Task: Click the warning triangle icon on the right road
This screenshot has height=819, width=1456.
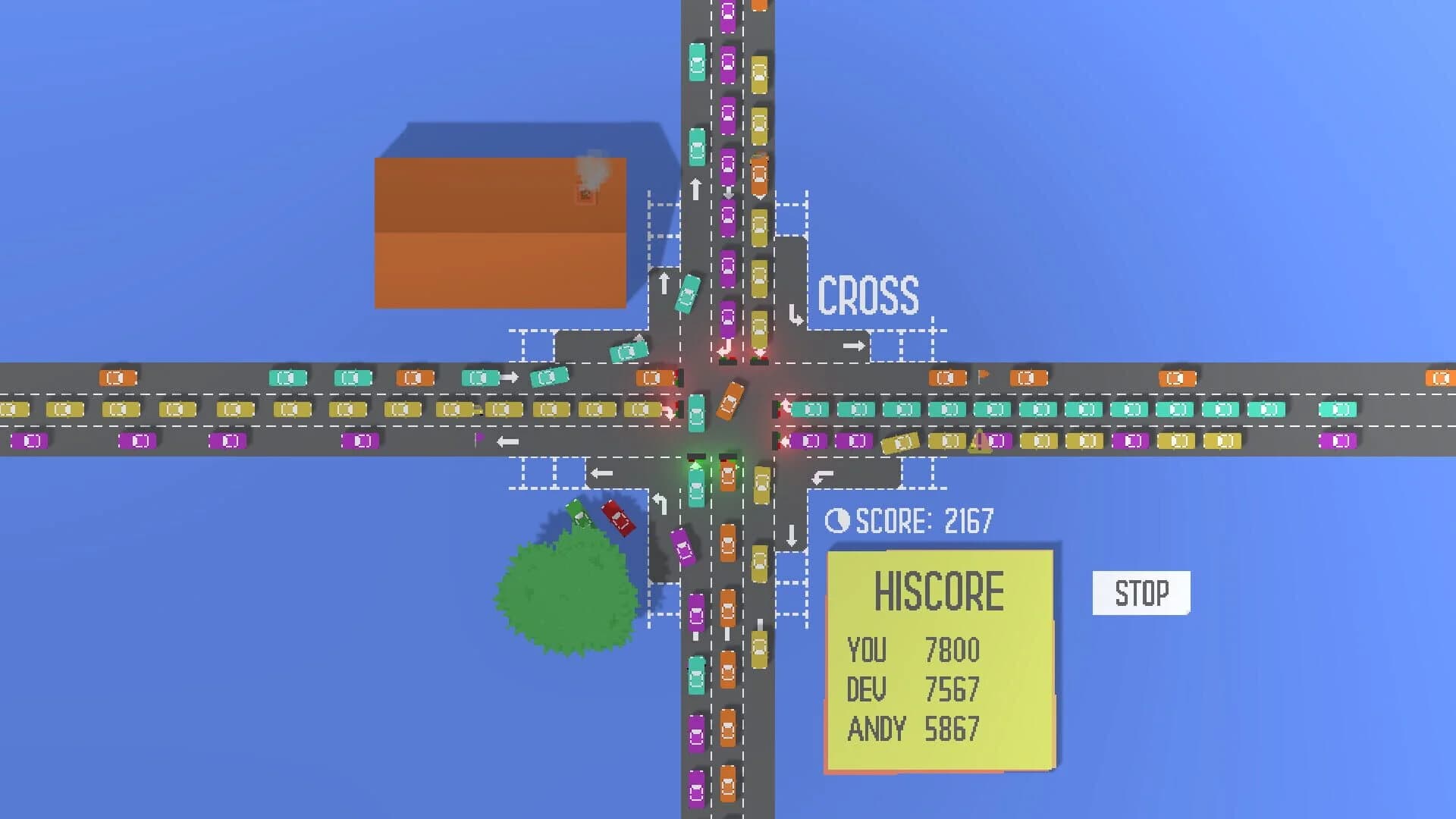Action: coord(979,441)
